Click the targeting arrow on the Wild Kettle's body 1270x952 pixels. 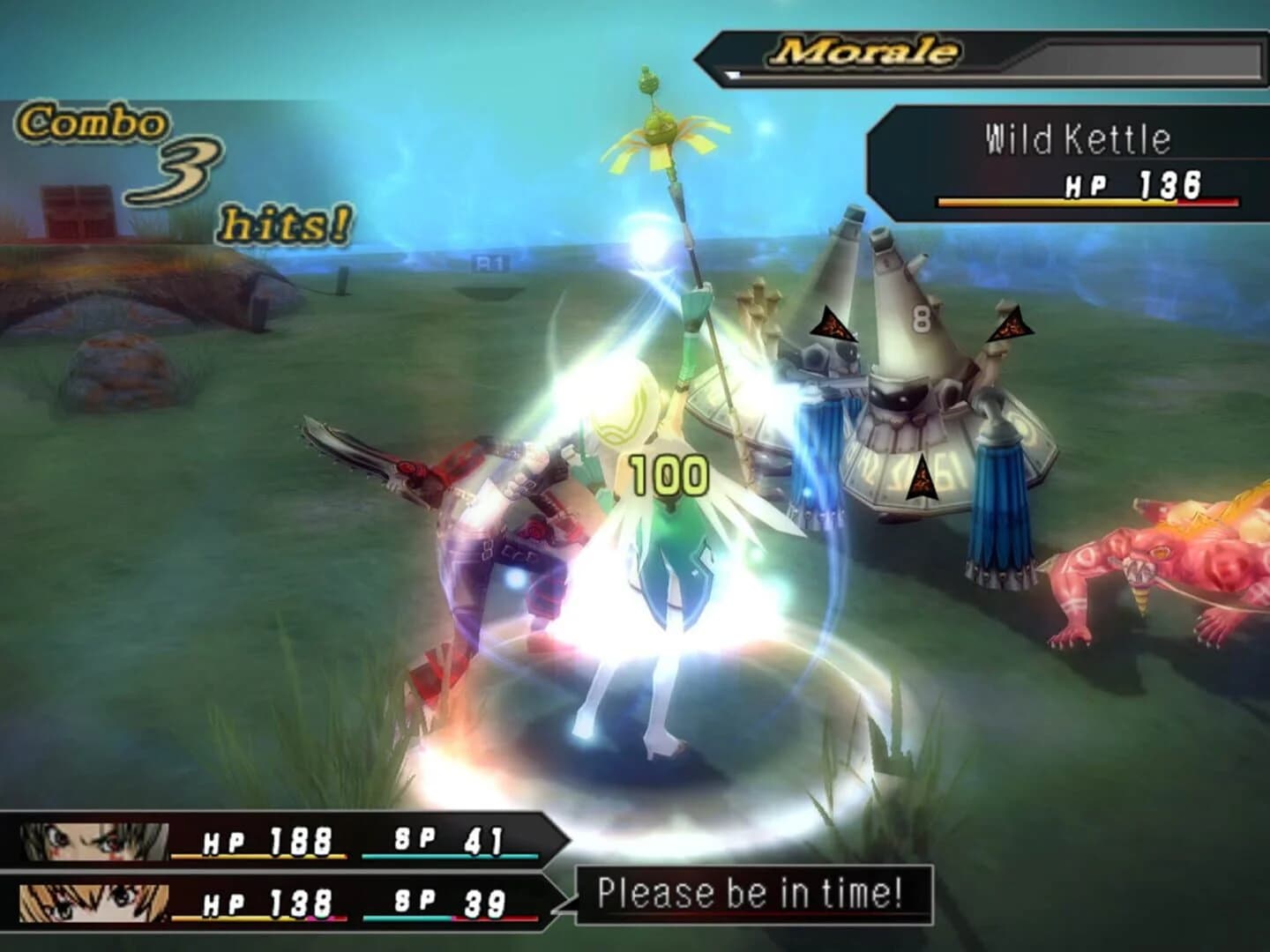(922, 480)
